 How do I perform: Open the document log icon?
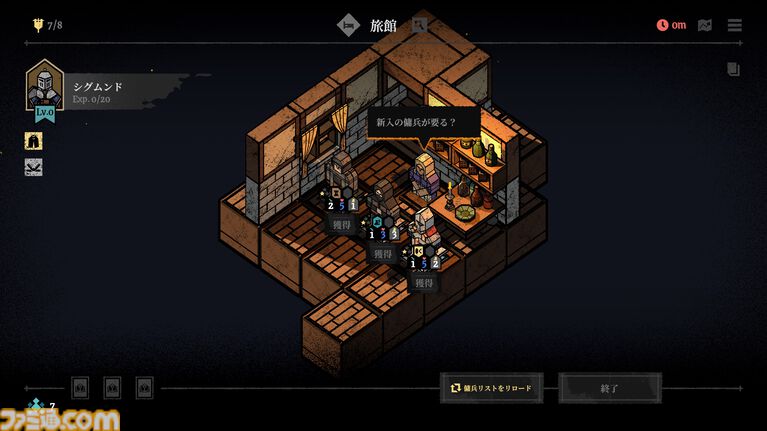click(734, 70)
